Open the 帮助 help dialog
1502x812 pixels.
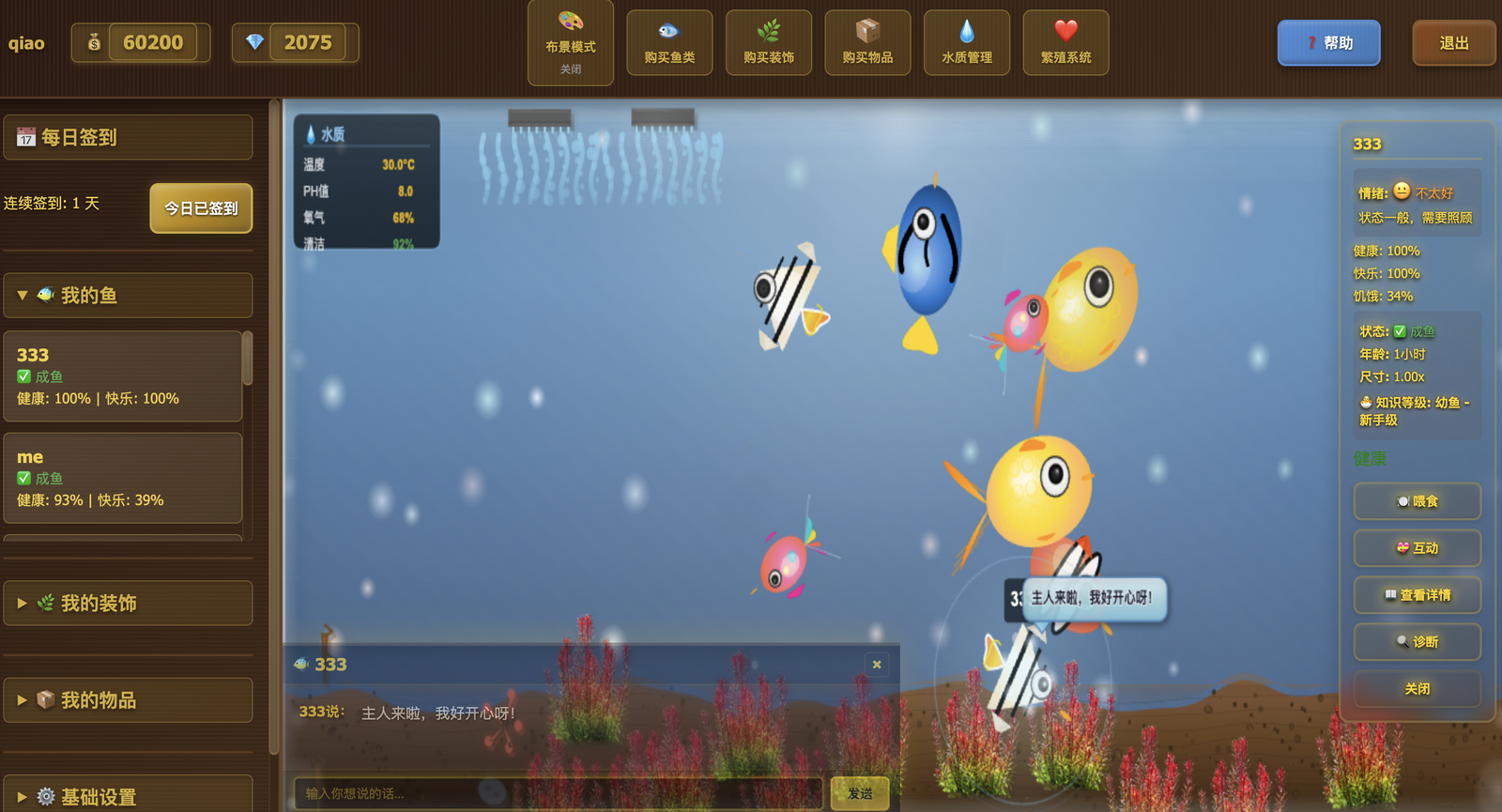(1328, 42)
